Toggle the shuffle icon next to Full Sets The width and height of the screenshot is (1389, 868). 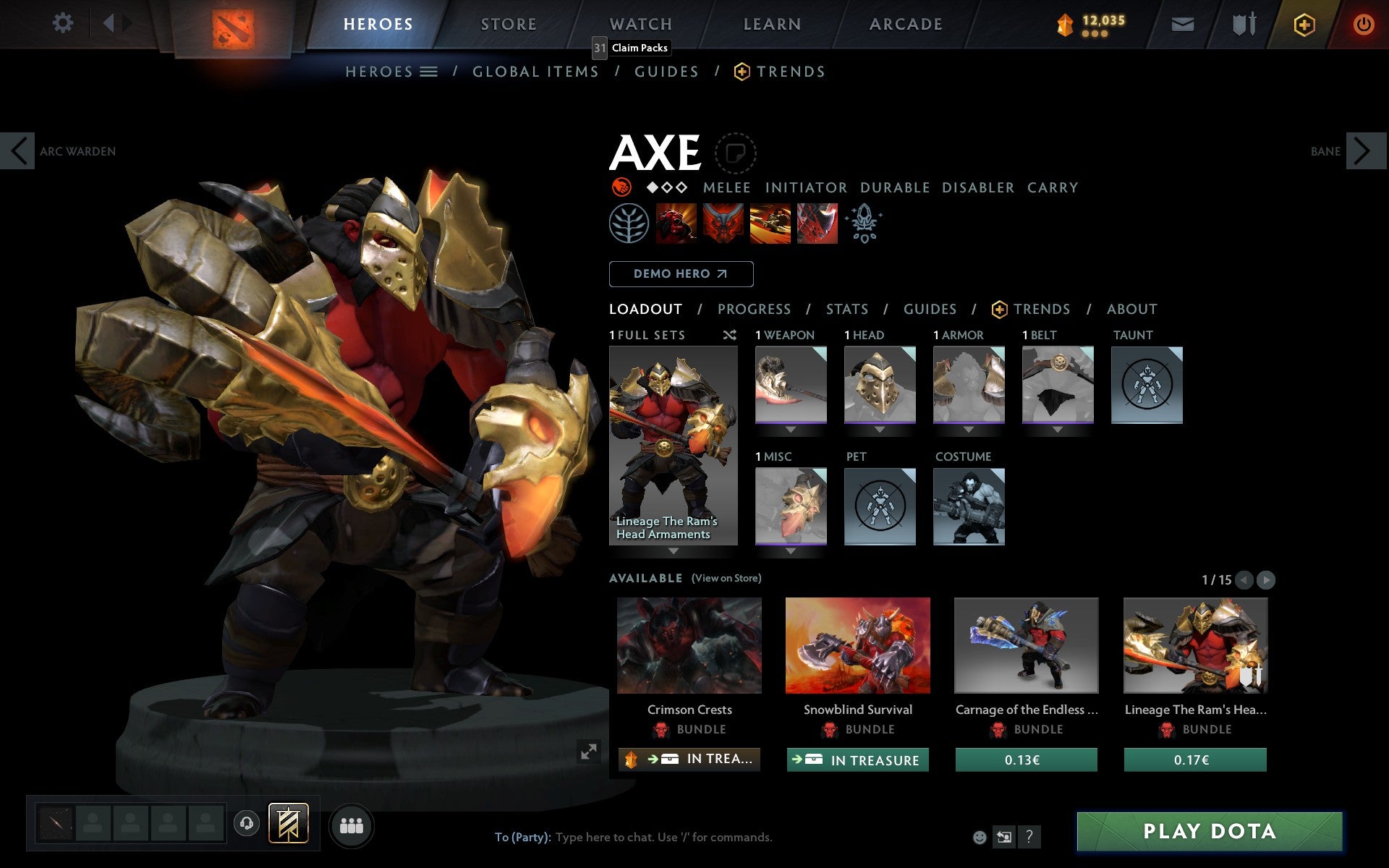click(729, 335)
